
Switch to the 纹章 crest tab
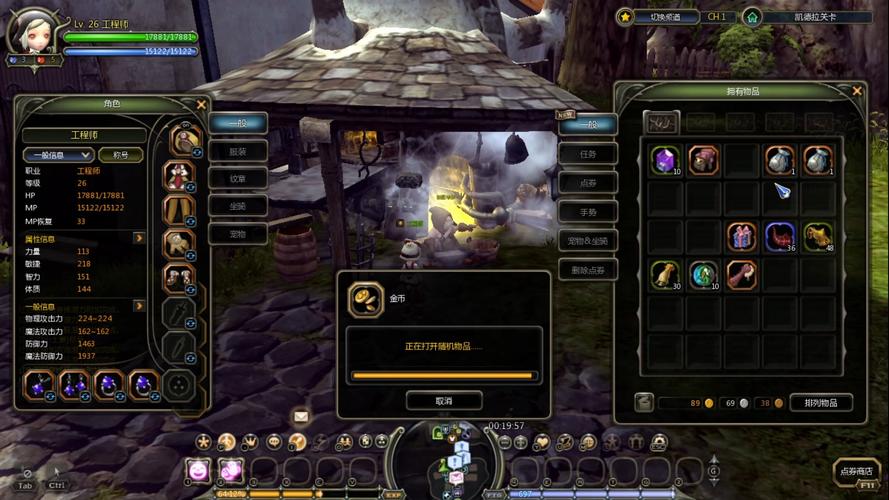tap(238, 179)
